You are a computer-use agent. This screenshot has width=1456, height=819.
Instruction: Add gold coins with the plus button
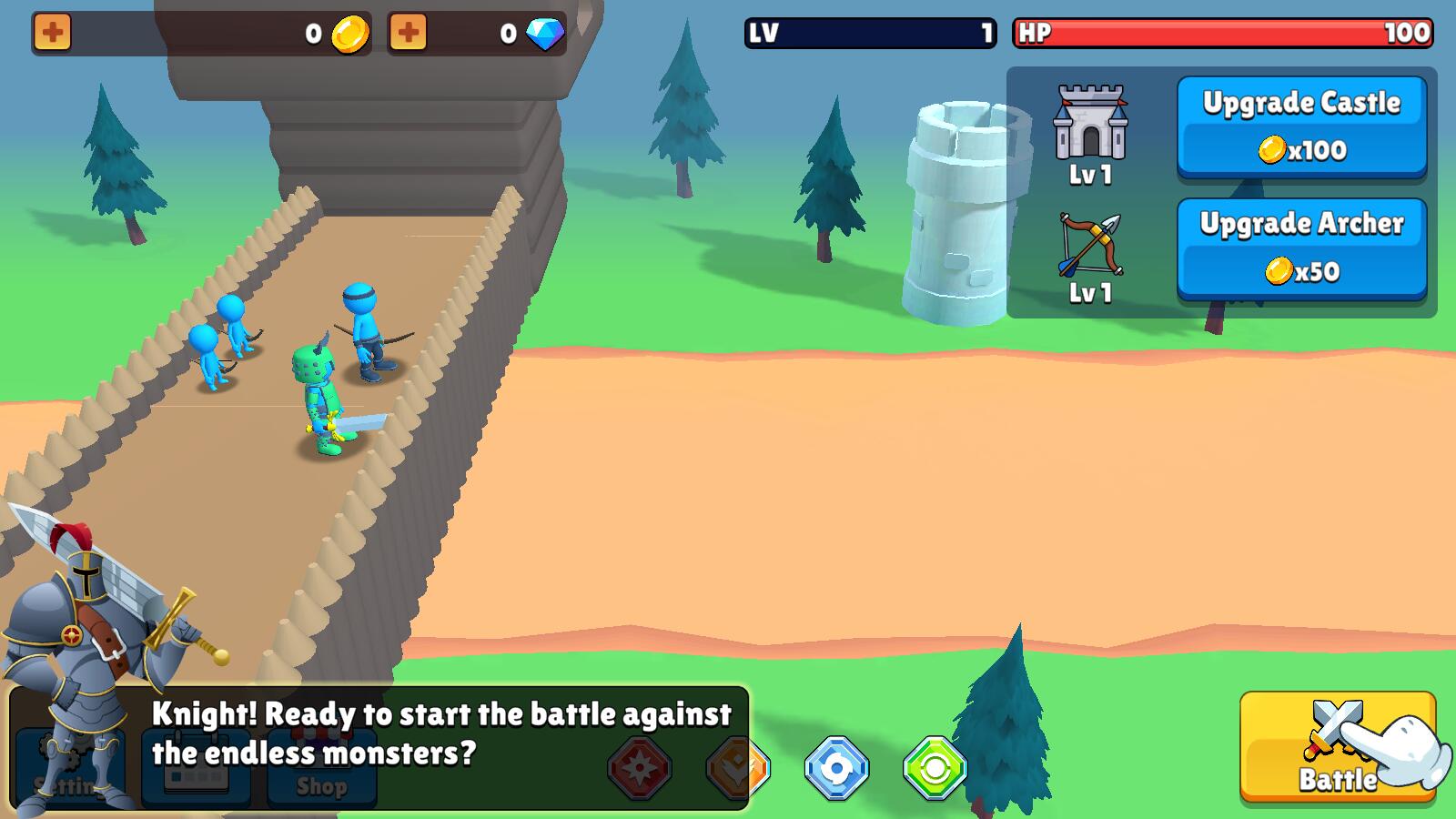(53, 34)
